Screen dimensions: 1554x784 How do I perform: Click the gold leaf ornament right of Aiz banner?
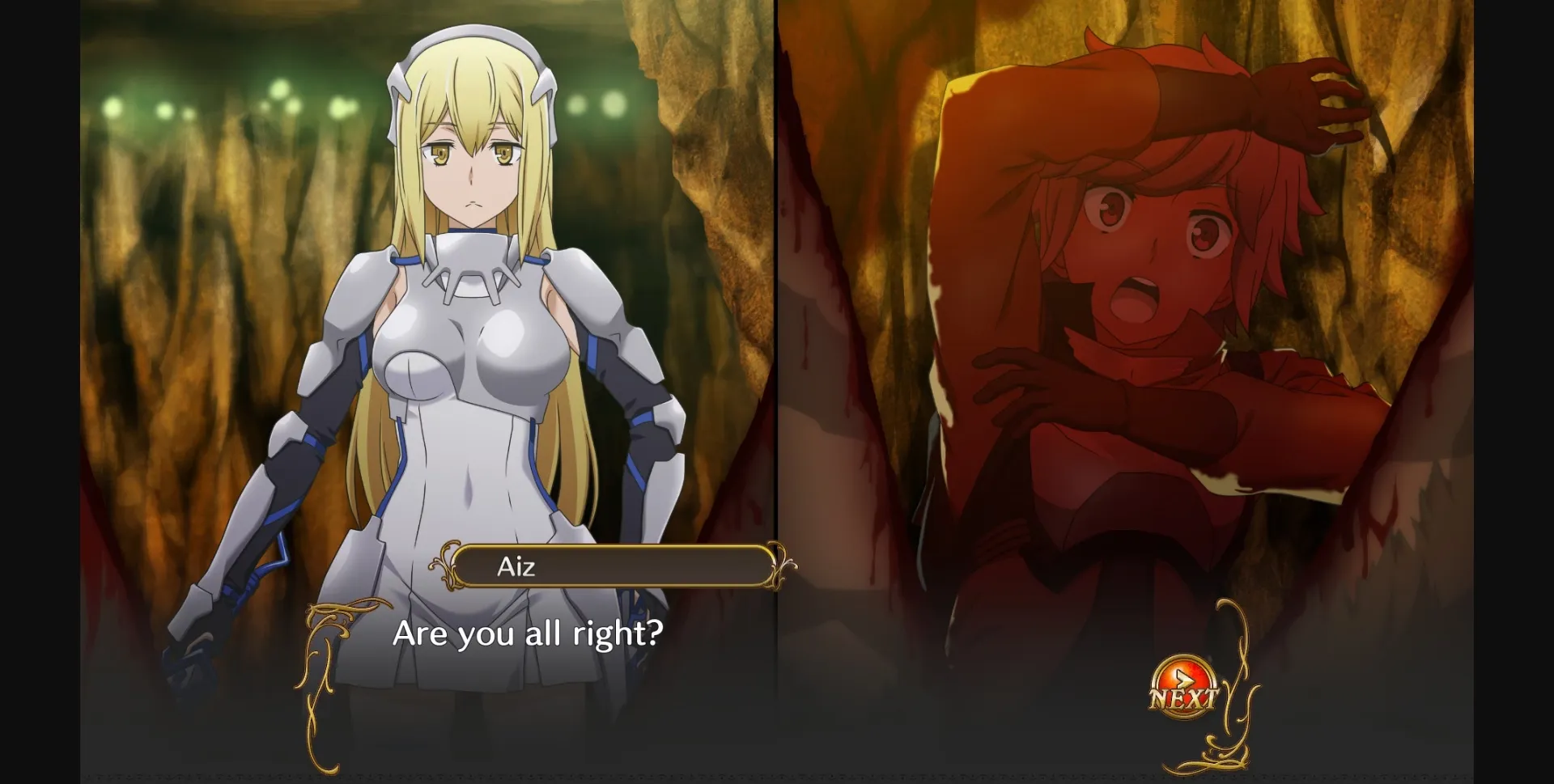tap(779, 565)
